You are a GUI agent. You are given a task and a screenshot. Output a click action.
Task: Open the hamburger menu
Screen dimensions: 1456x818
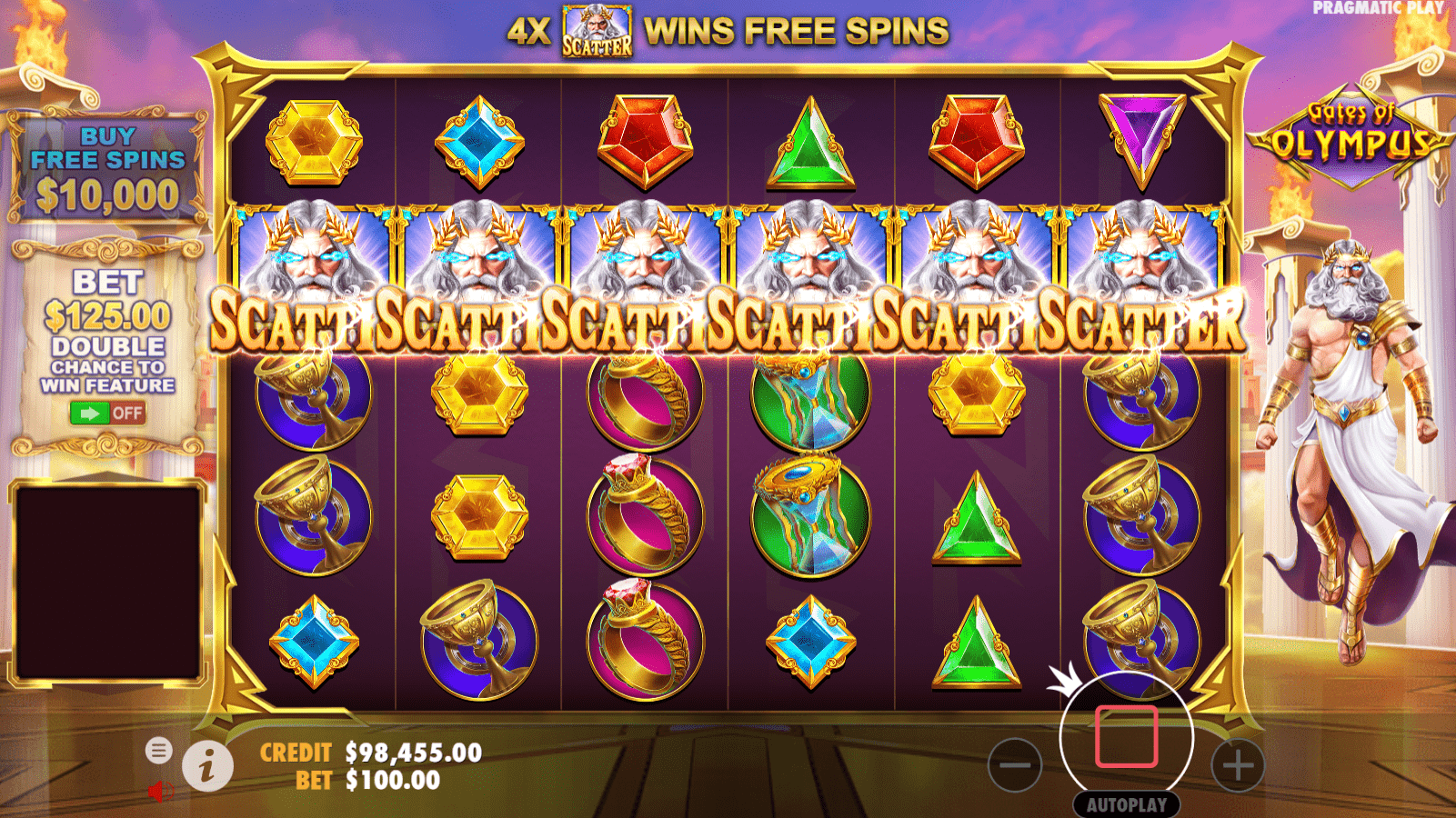coord(160,753)
